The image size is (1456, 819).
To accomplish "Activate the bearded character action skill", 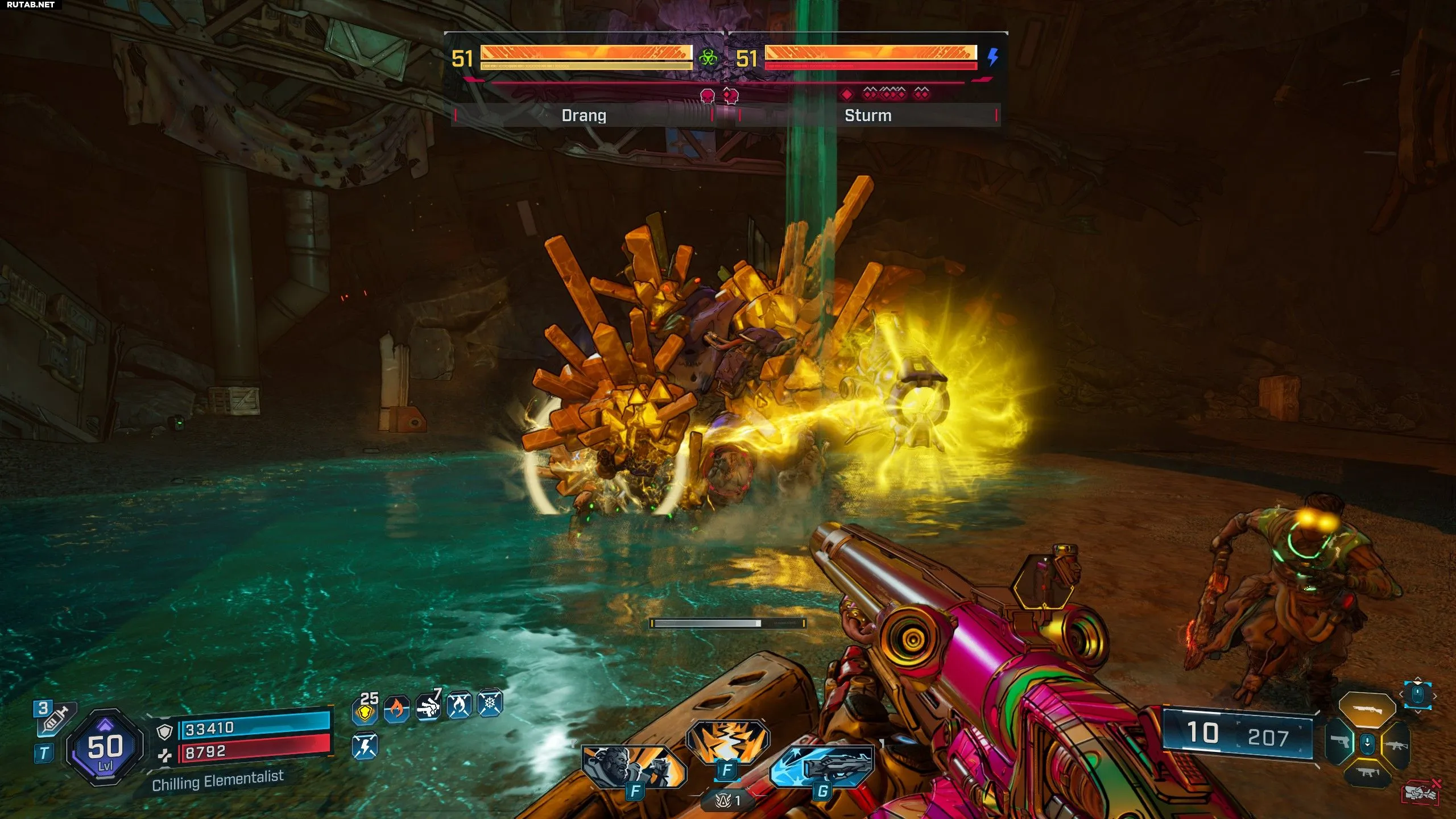I will (632, 766).
